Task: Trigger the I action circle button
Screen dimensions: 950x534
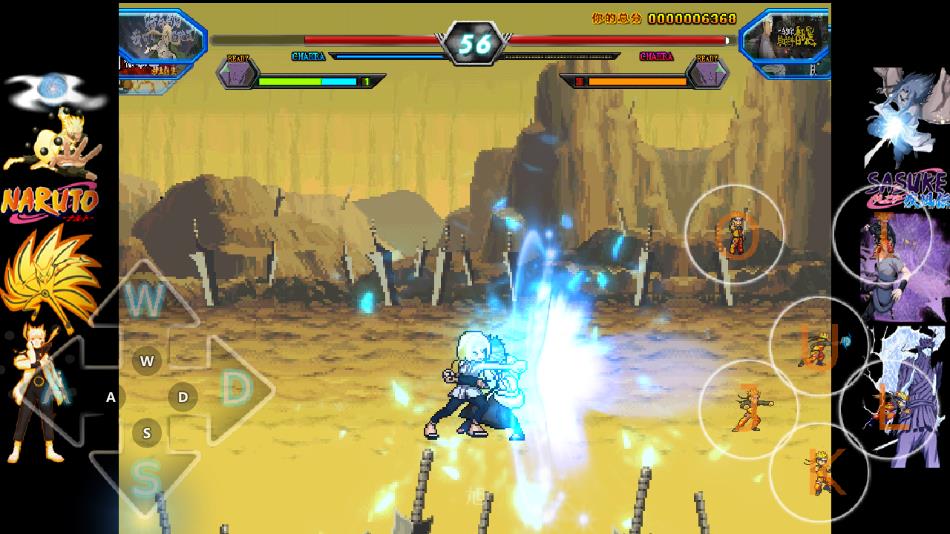Action: click(x=882, y=234)
